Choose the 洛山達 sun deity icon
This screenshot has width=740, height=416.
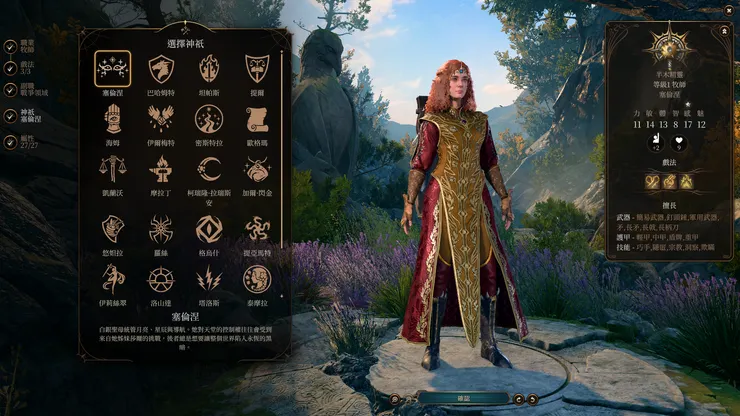click(x=161, y=279)
